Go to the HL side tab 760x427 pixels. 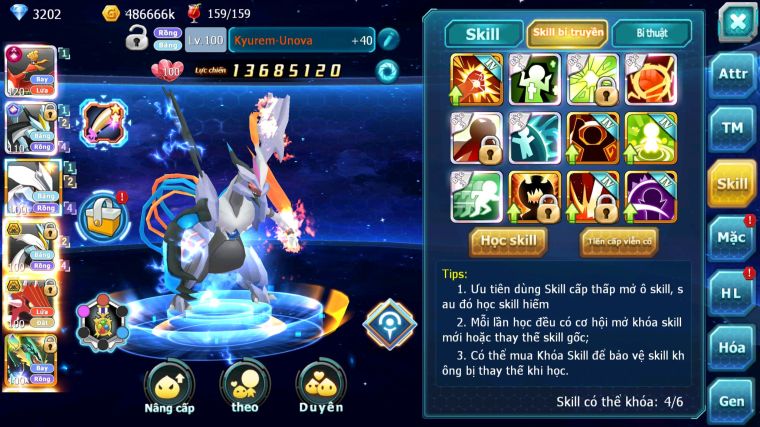coord(732,292)
